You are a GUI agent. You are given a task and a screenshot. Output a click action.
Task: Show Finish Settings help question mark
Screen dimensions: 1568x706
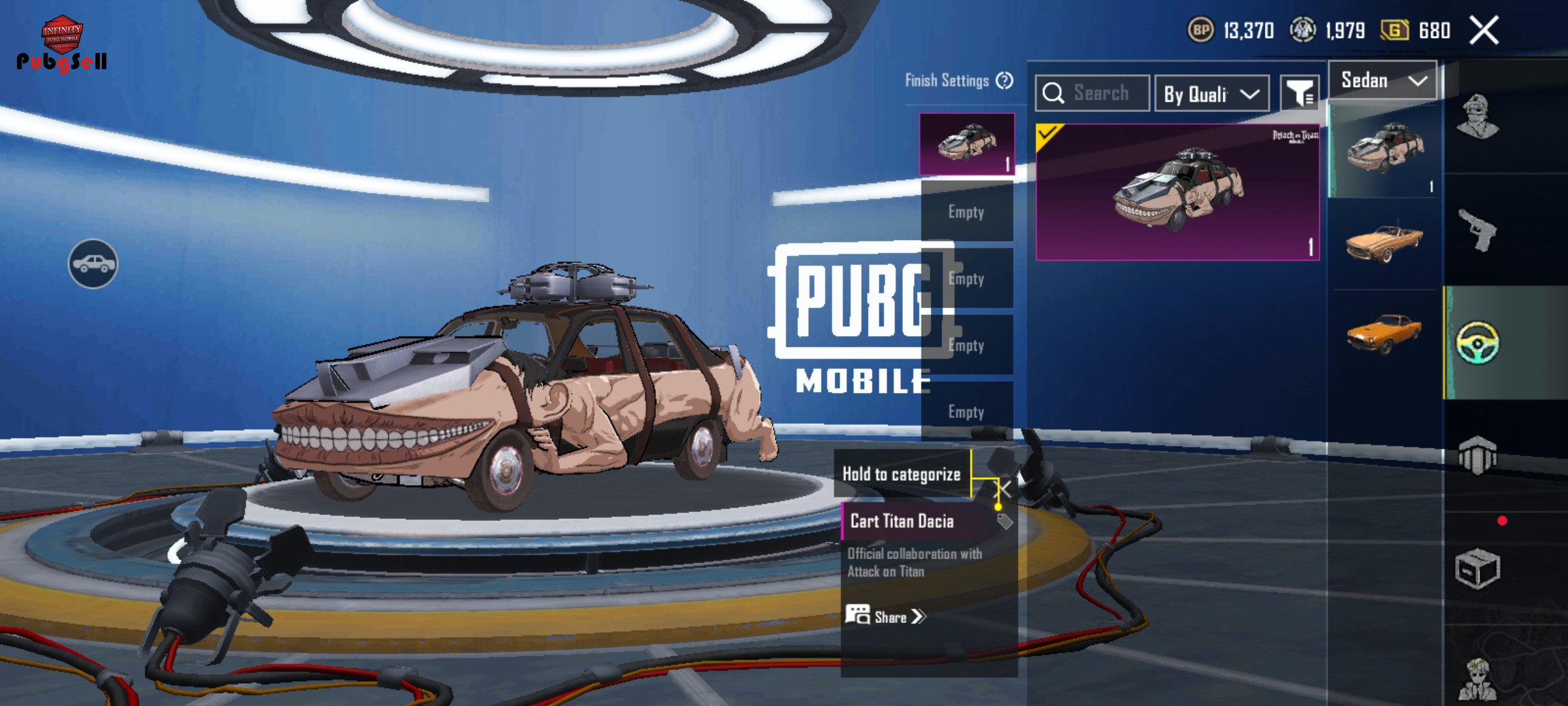pos(1004,80)
